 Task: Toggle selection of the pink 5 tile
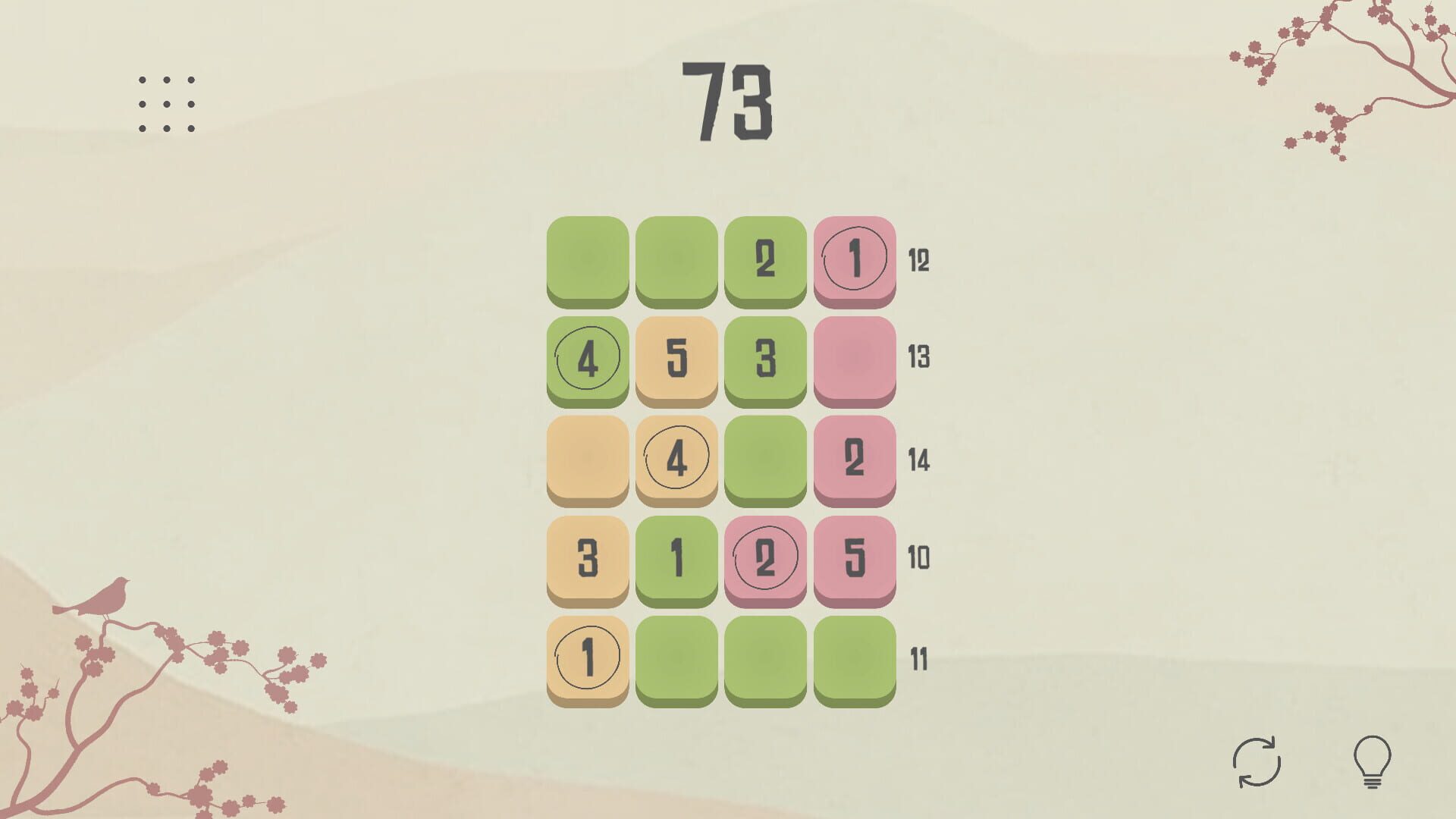[855, 559]
